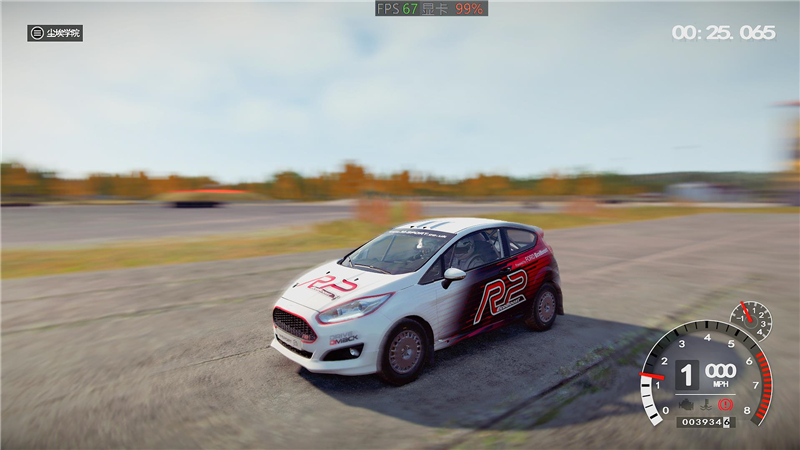Image resolution: width=800 pixels, height=450 pixels.
Task: Open the 尘埃学院 menu button
Action: (55, 33)
